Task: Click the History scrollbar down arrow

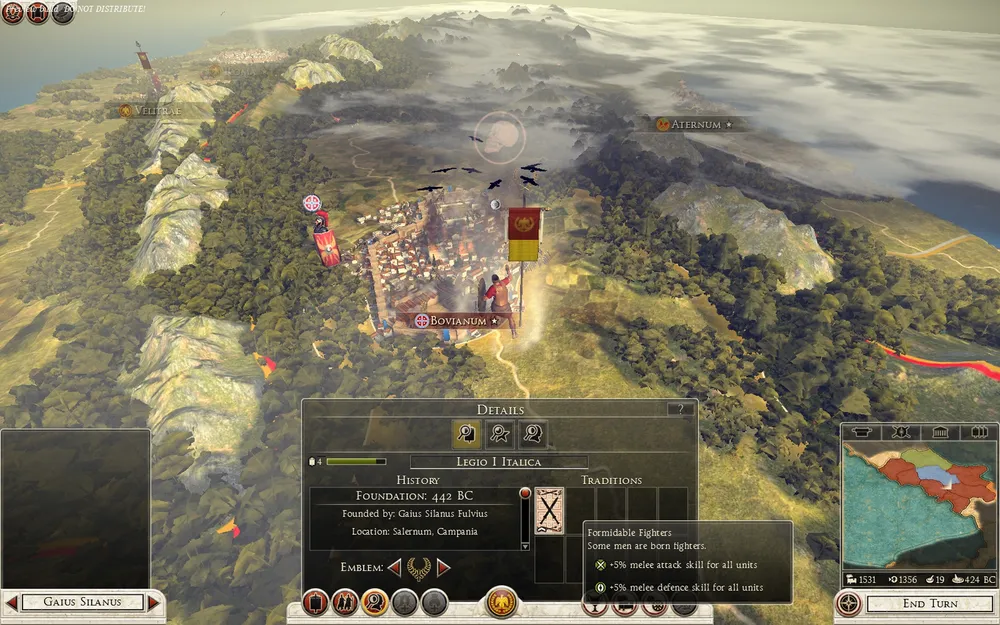Action: [525, 546]
